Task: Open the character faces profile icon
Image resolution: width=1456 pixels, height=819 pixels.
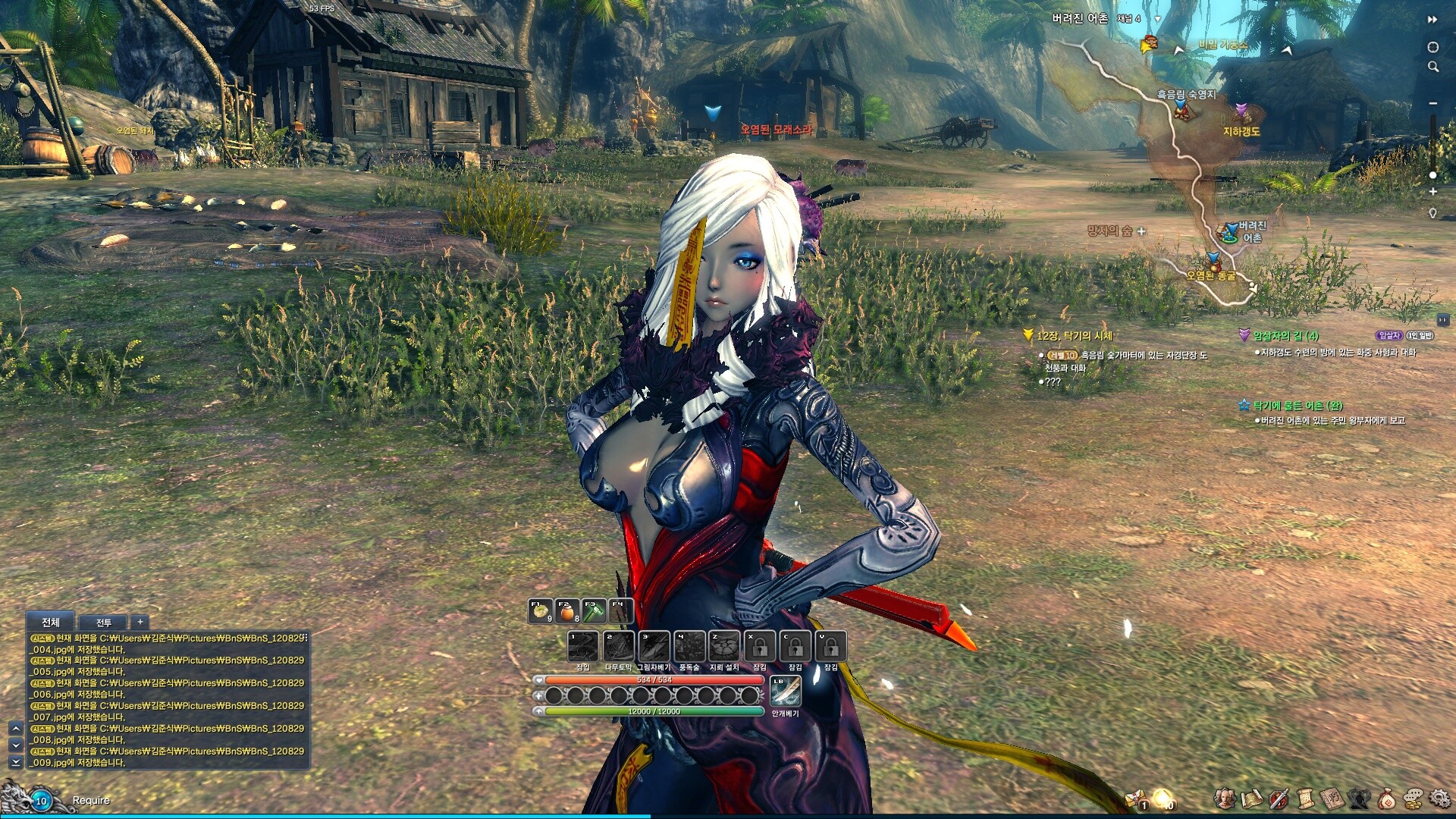Action: 1224,798
